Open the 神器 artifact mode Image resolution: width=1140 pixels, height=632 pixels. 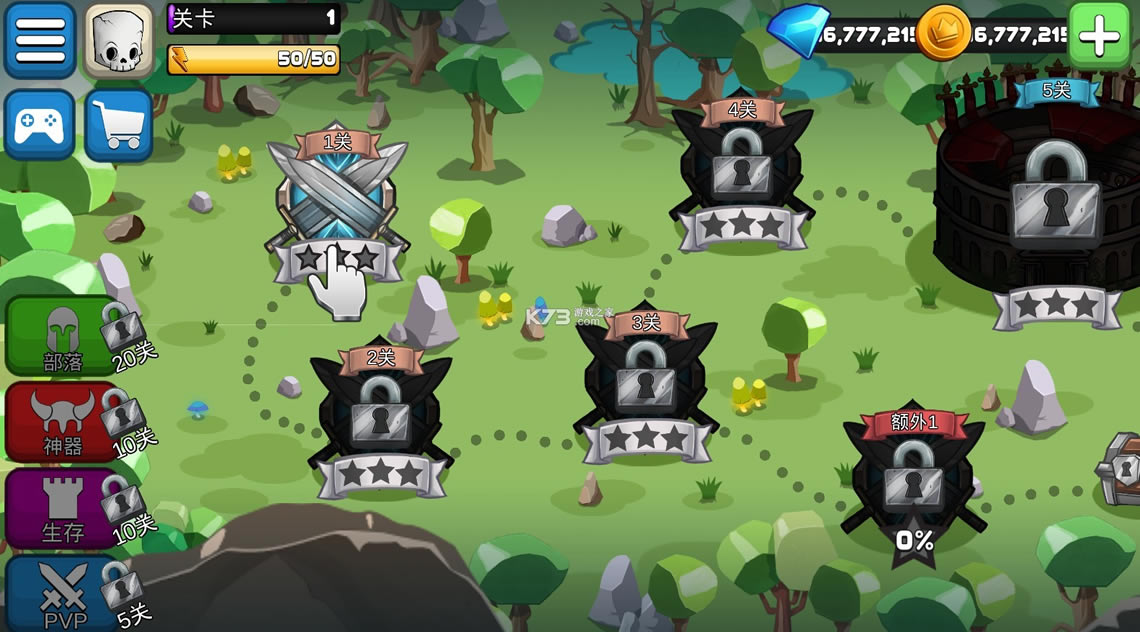click(x=62, y=422)
